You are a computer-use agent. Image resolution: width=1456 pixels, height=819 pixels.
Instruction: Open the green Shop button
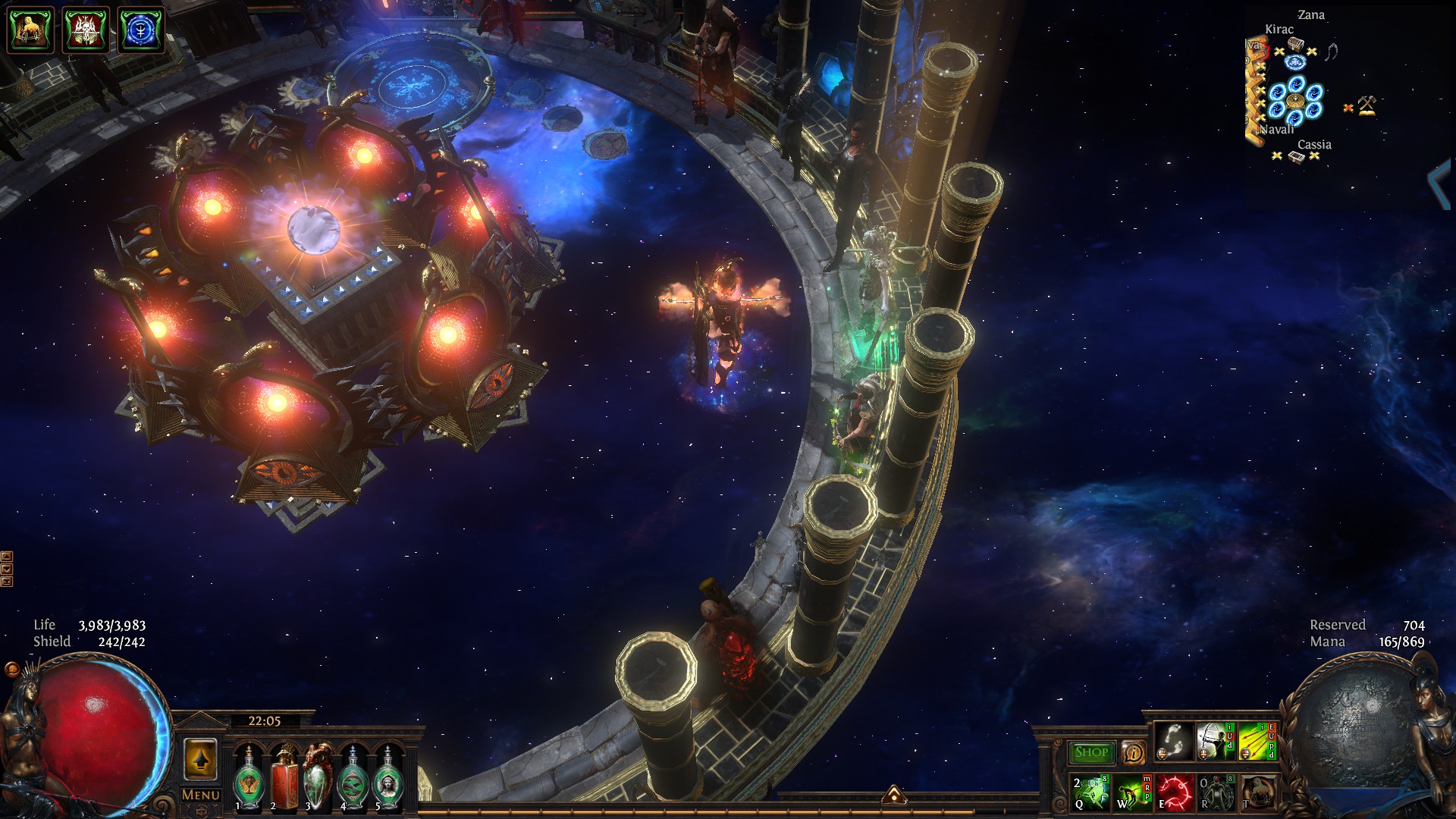pyautogui.click(x=1091, y=752)
